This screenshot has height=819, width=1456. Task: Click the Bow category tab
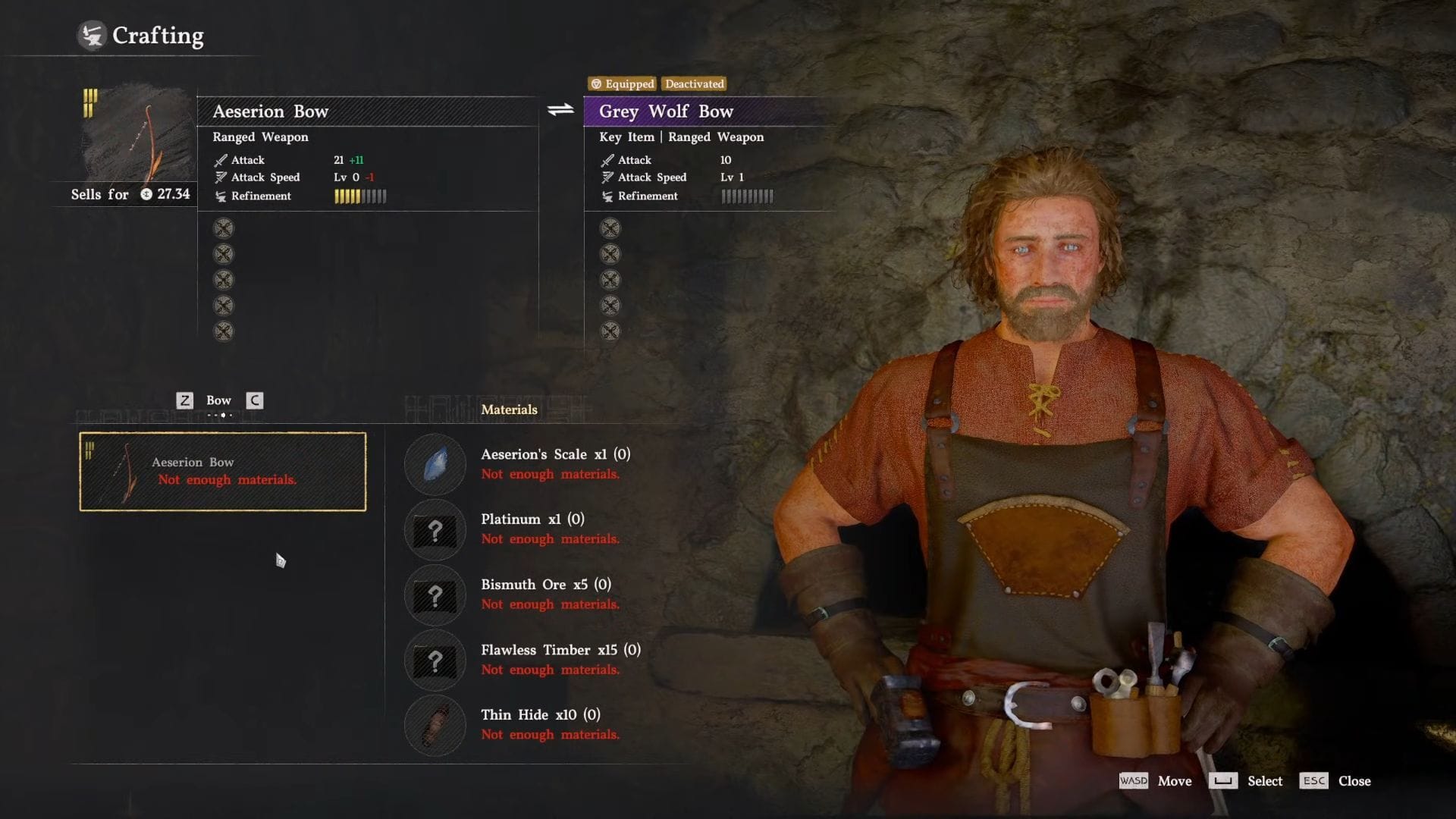coord(218,400)
